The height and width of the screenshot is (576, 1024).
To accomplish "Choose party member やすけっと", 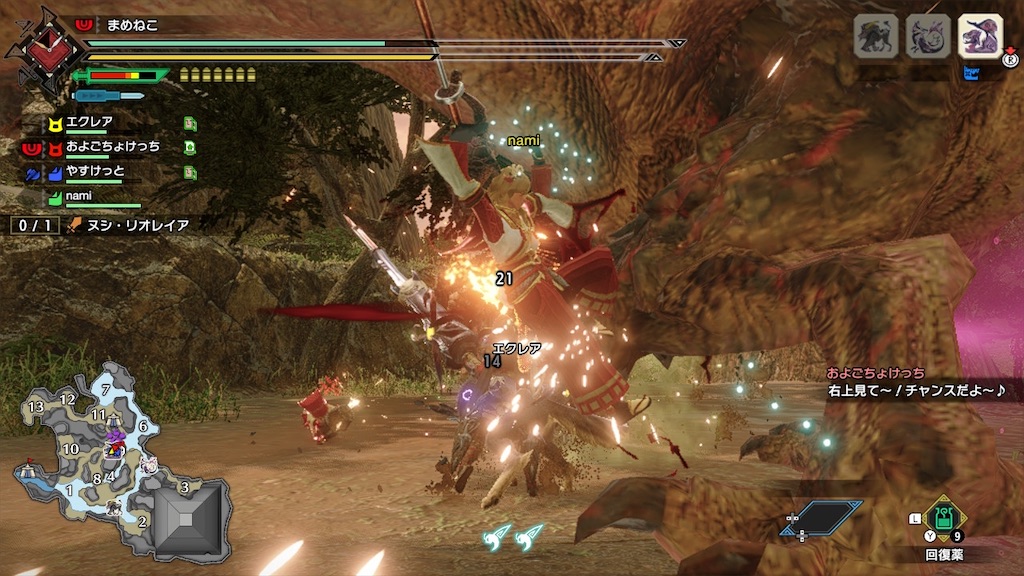I will pyautogui.click(x=96, y=171).
